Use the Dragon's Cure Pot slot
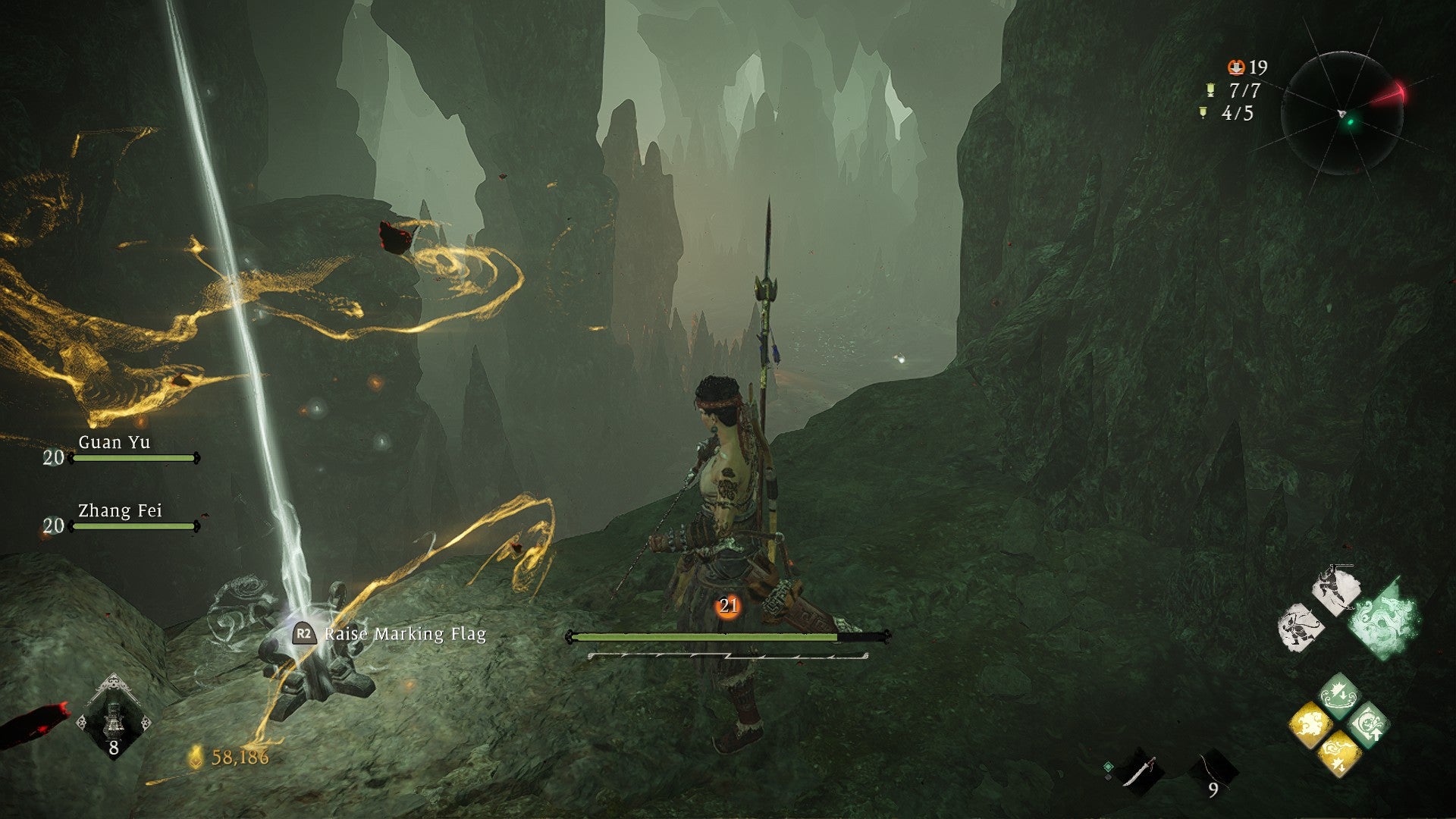 point(114,717)
